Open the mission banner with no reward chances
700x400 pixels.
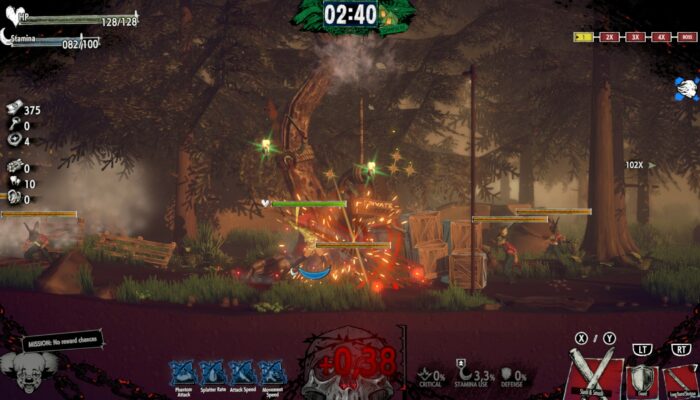pos(62,341)
